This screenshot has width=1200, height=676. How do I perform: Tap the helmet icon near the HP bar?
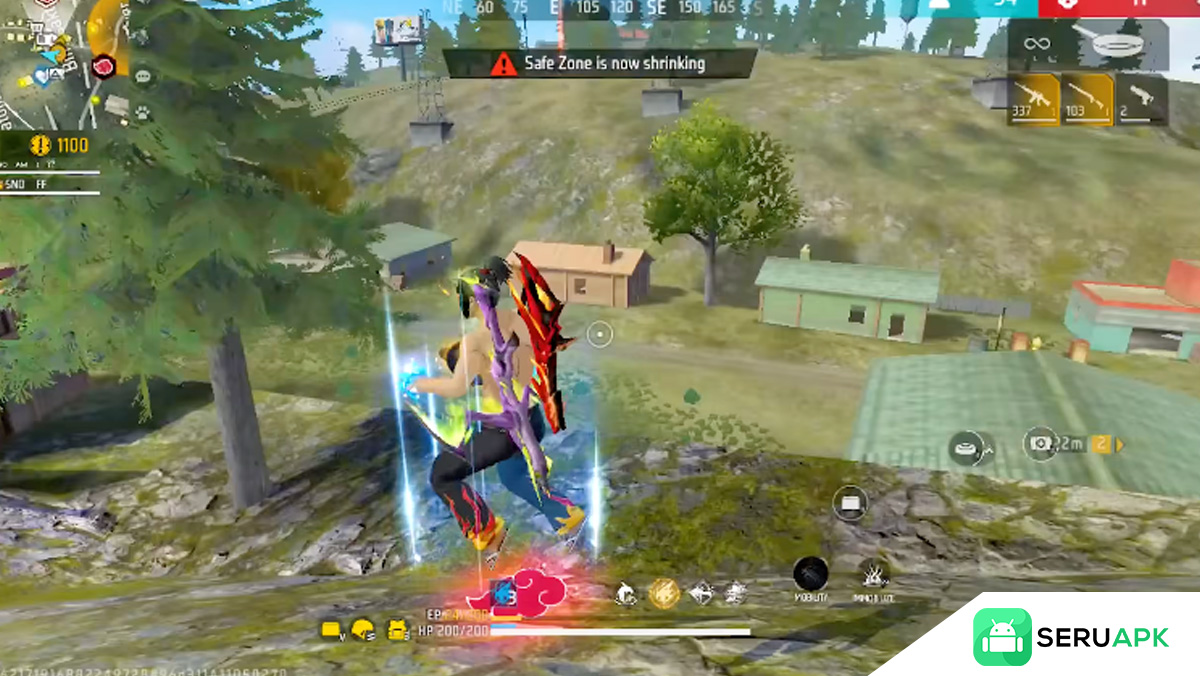[x=364, y=630]
